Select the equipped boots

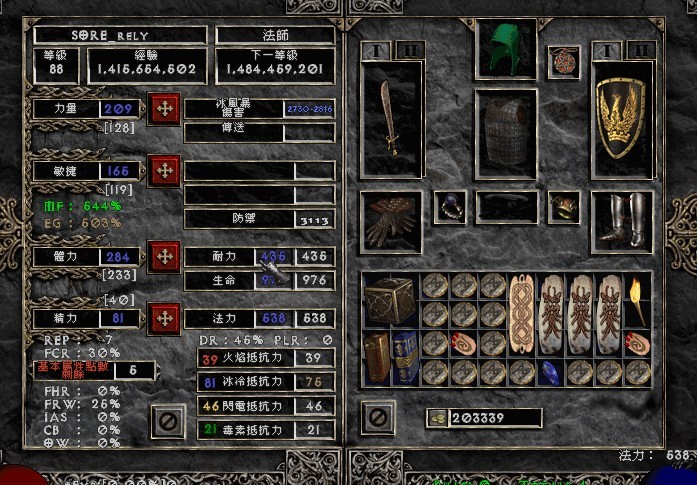[622, 220]
